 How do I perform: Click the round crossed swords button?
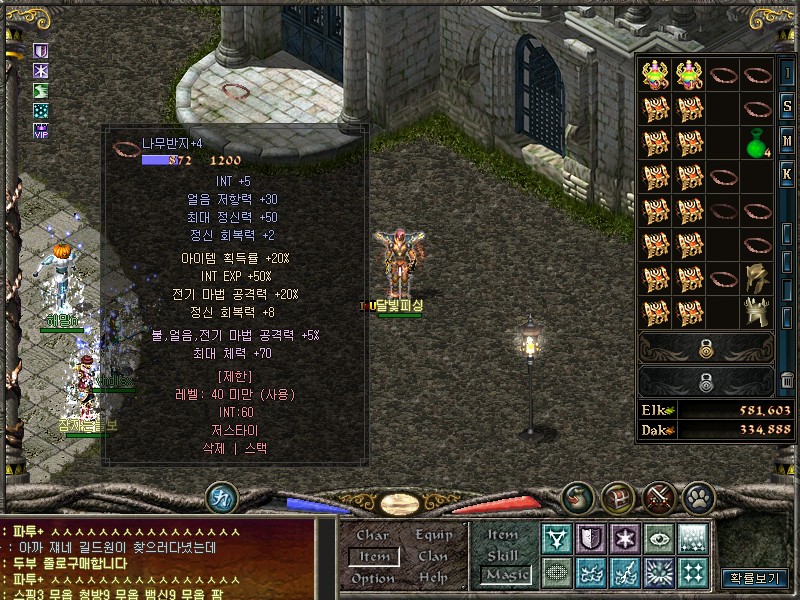coord(659,497)
